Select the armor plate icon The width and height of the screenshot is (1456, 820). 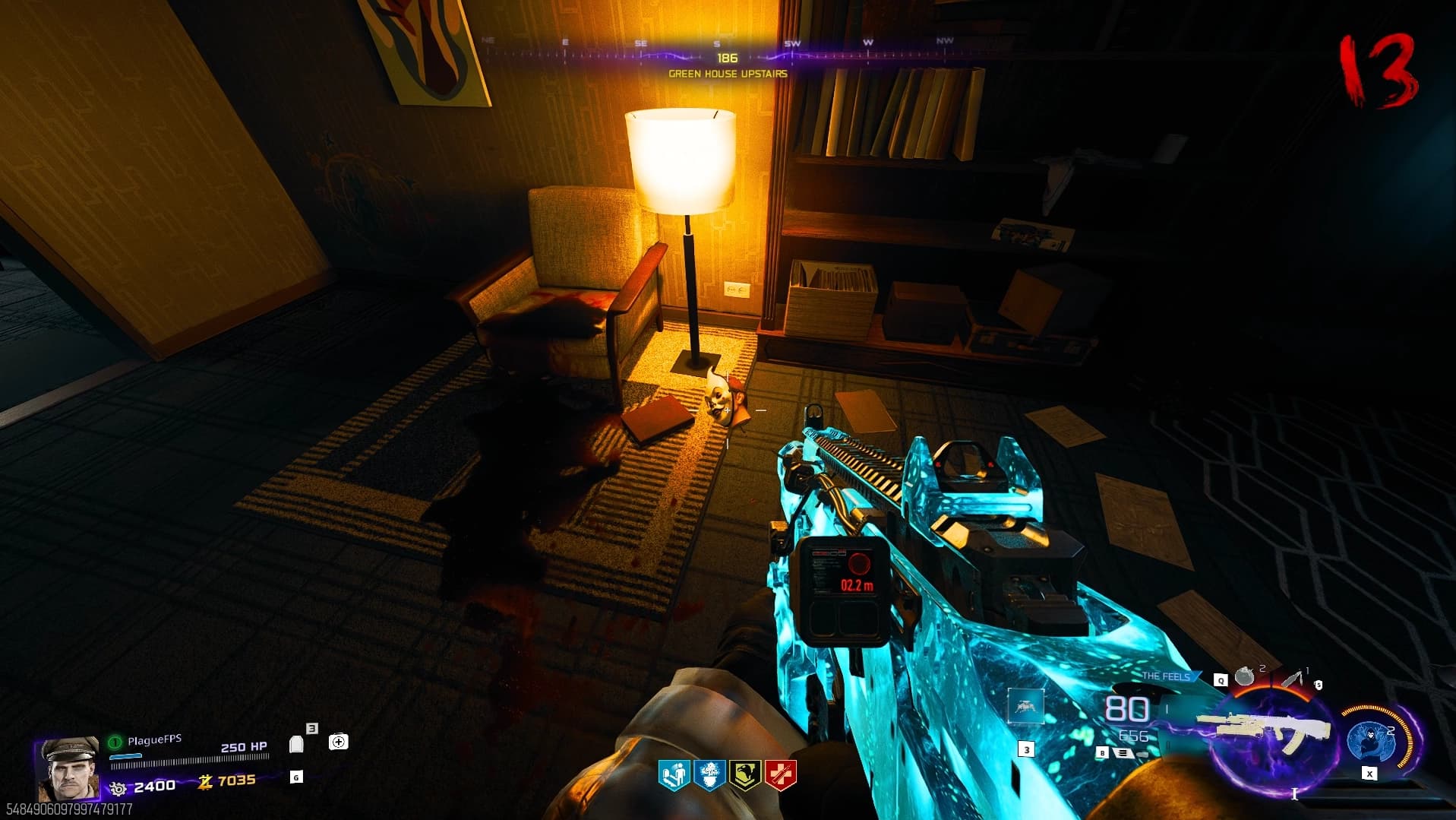point(297,744)
